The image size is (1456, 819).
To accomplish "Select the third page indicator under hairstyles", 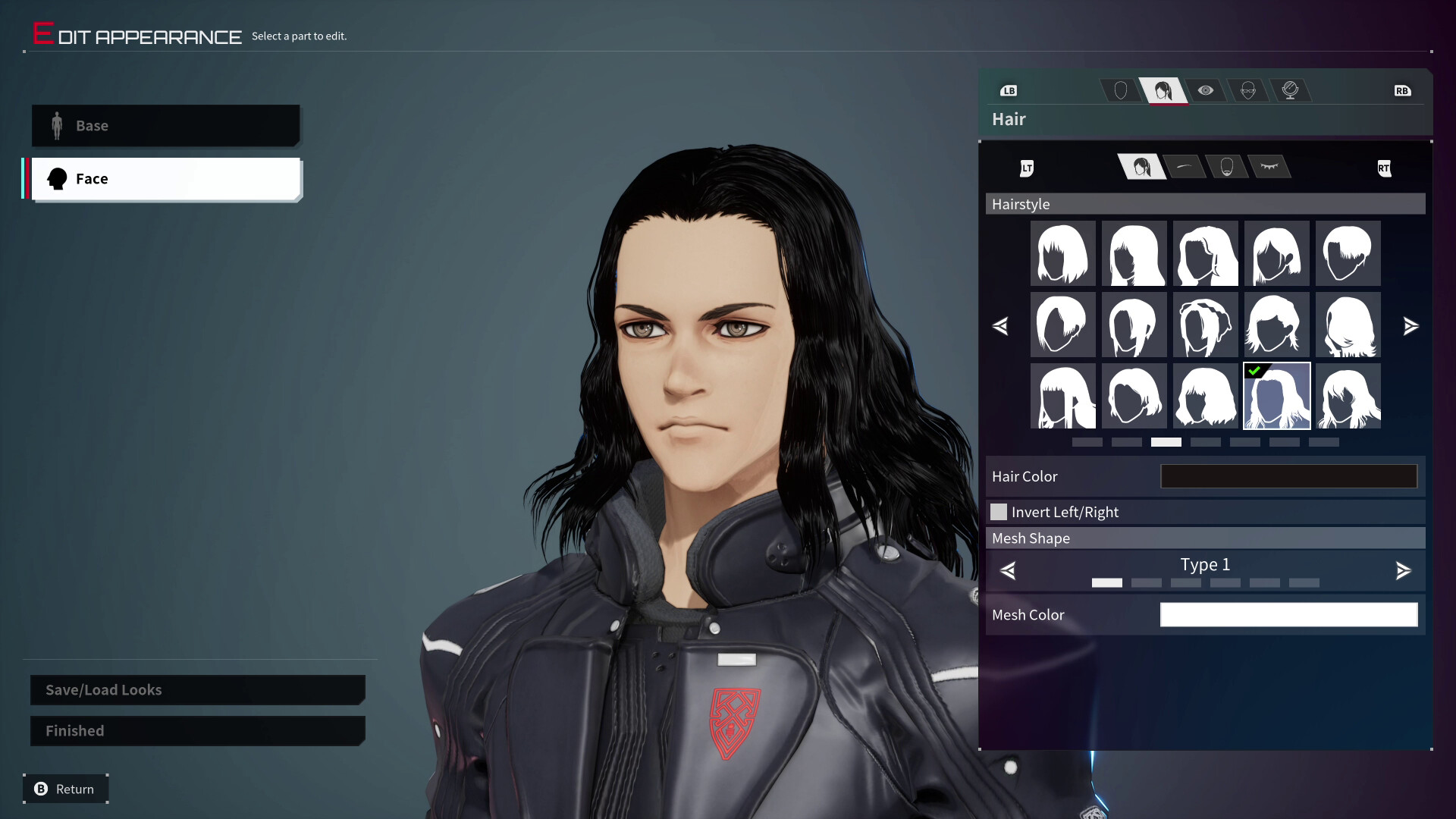I will click(x=1167, y=442).
